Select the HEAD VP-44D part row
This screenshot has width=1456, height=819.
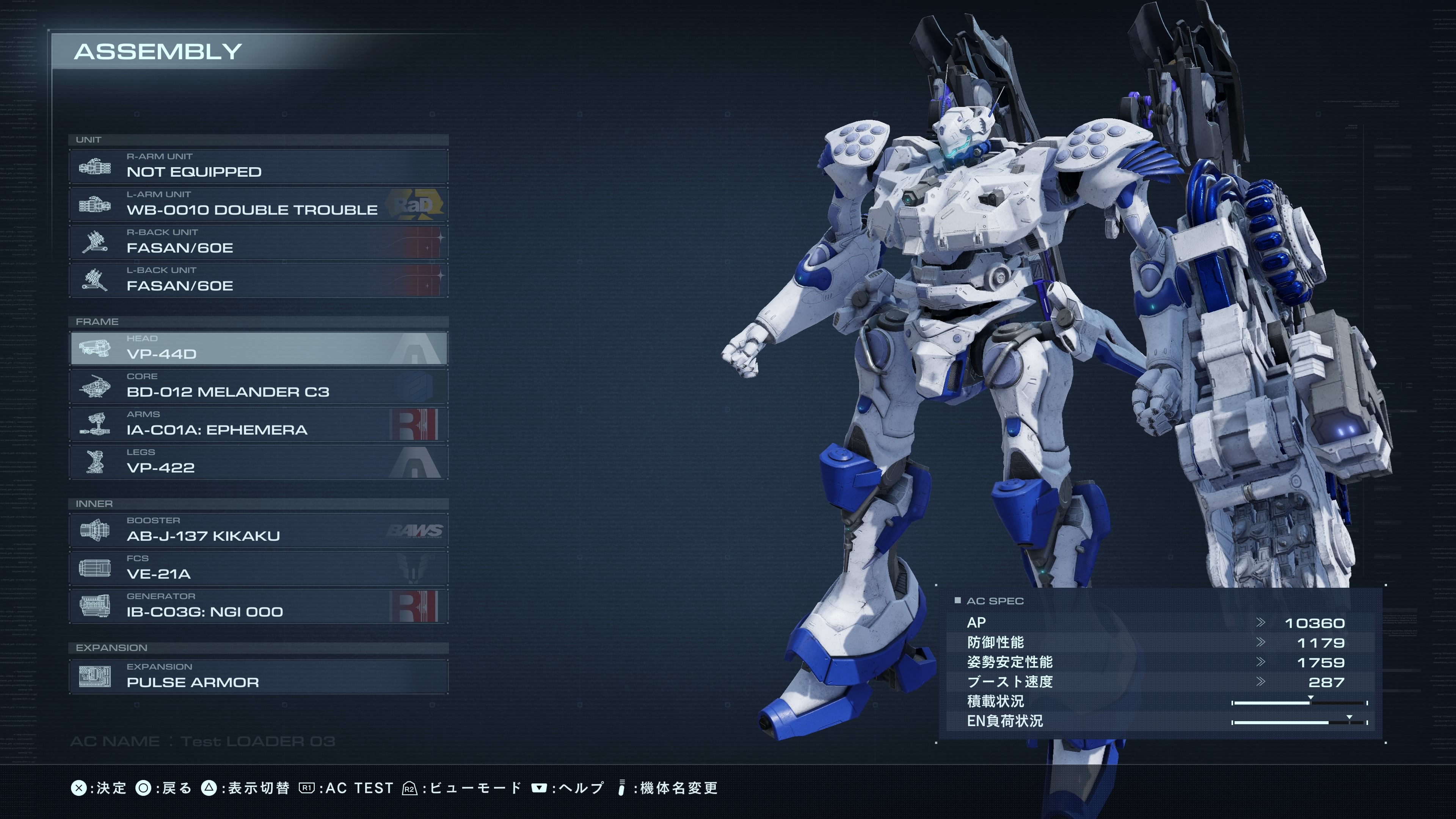coord(258,348)
